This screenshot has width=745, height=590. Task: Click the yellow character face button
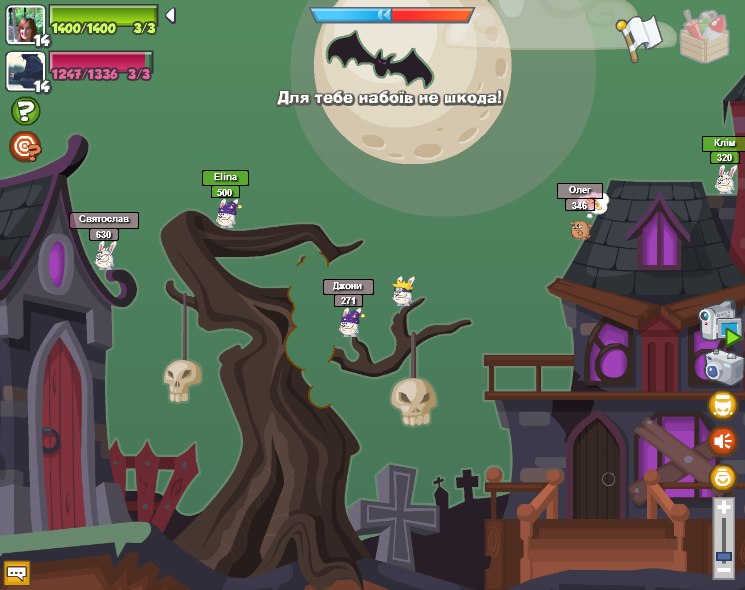click(722, 404)
